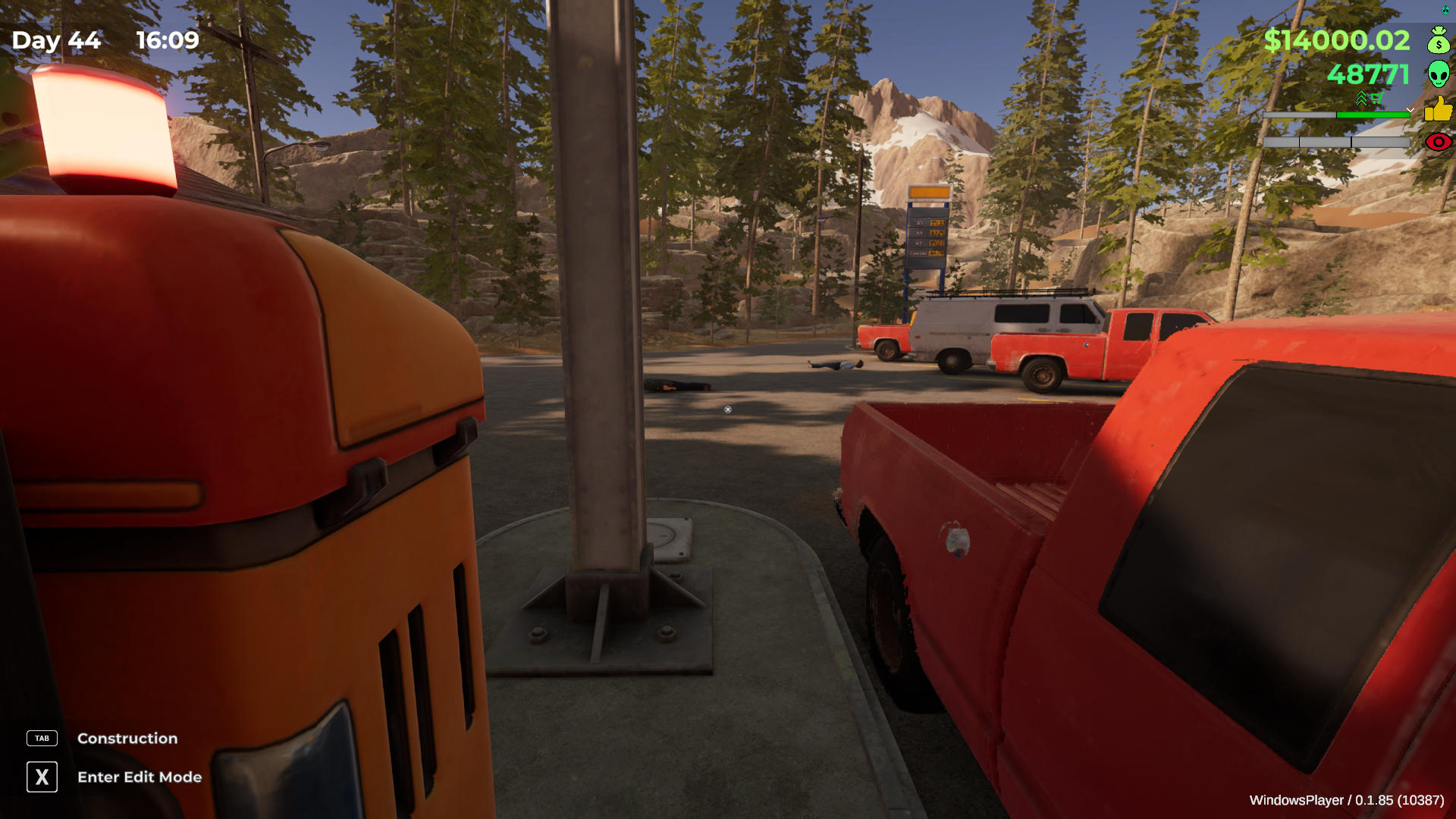Click the crosshair reticle at screen center
The image size is (1456, 819).
728,409
